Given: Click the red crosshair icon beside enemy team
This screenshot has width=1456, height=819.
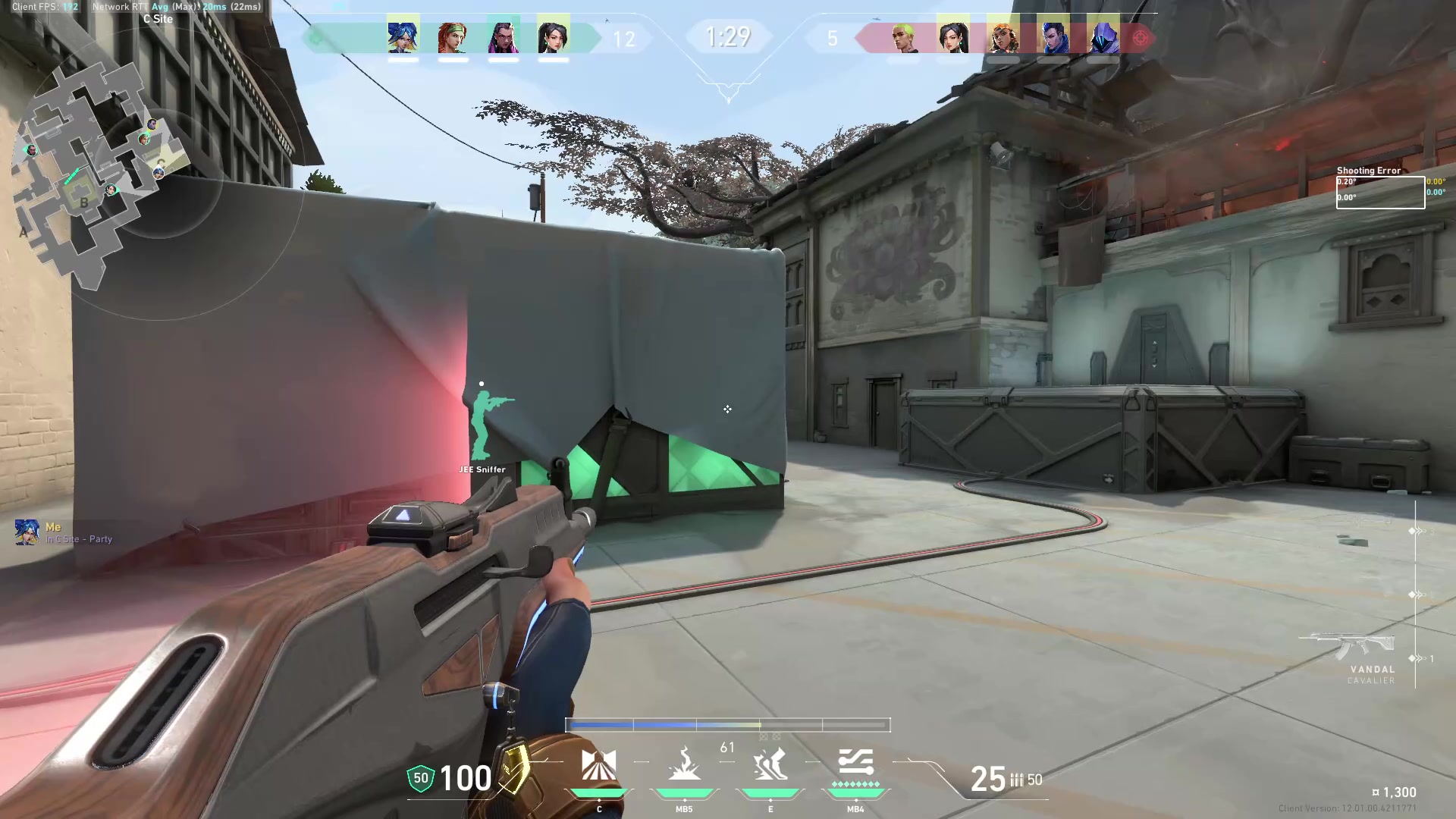Looking at the screenshot, I should [1141, 36].
